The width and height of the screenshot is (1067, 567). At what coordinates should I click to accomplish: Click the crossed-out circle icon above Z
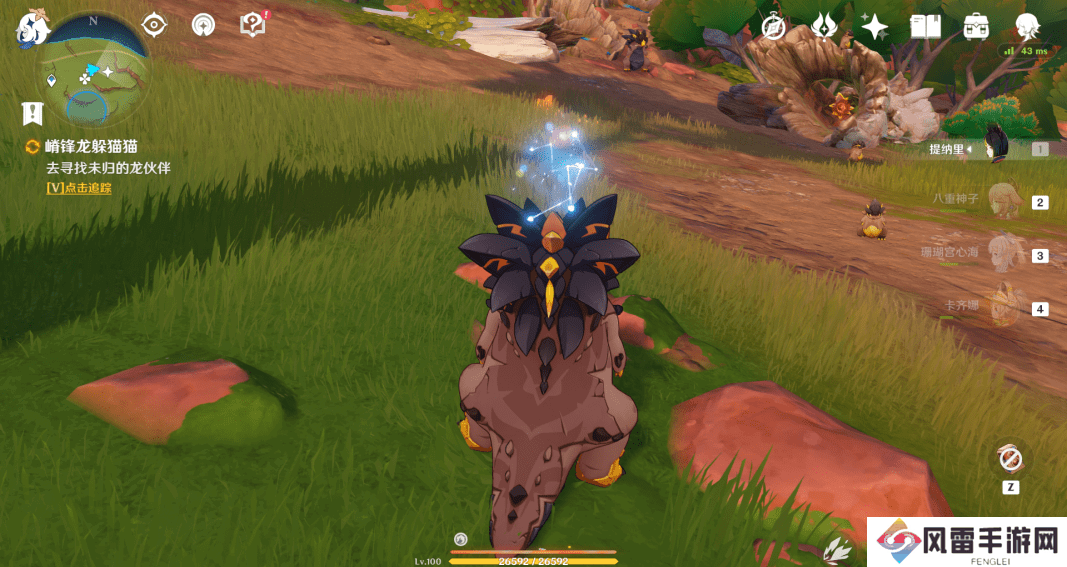click(x=1010, y=459)
